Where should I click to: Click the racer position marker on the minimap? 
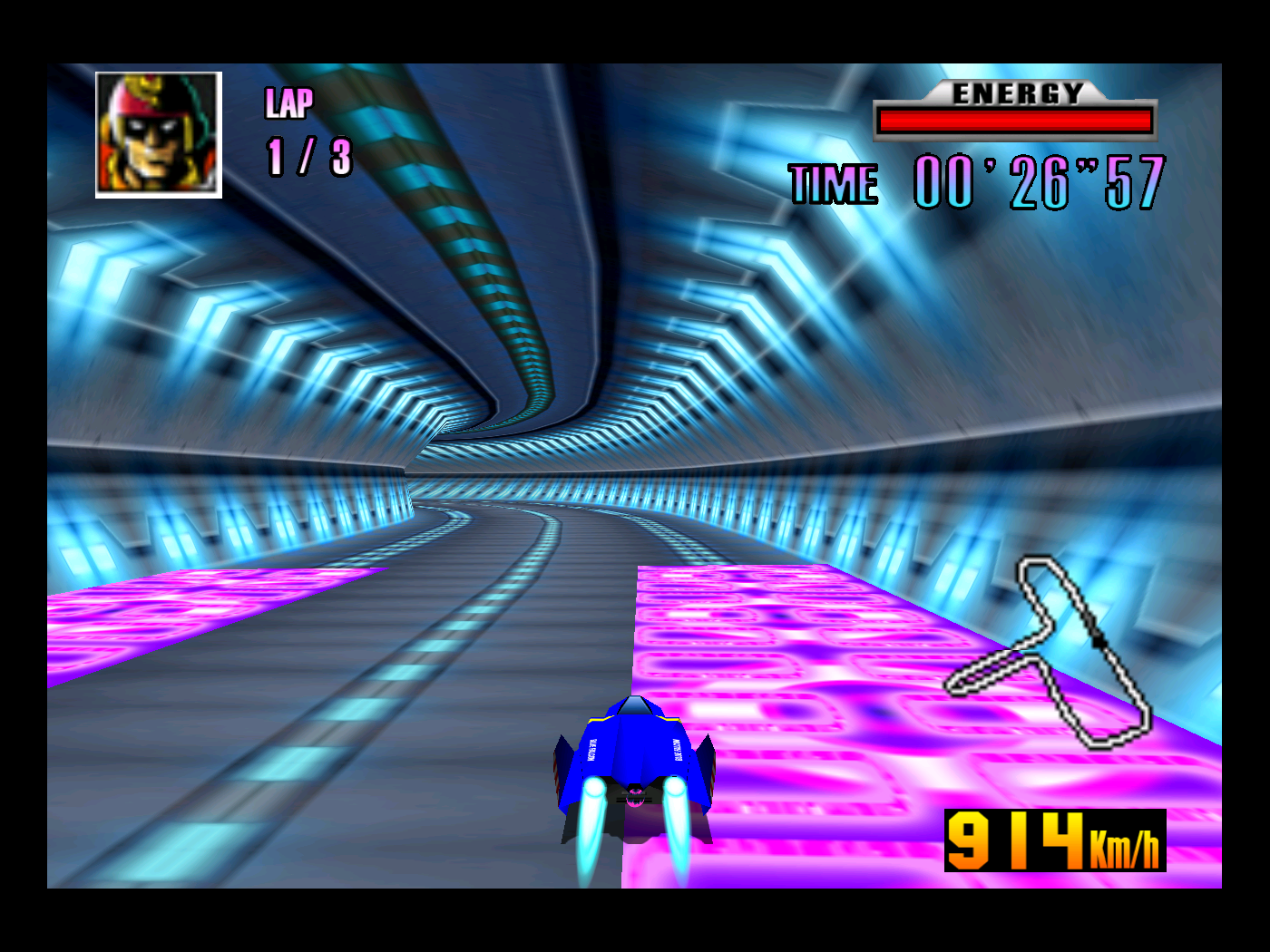[1097, 641]
